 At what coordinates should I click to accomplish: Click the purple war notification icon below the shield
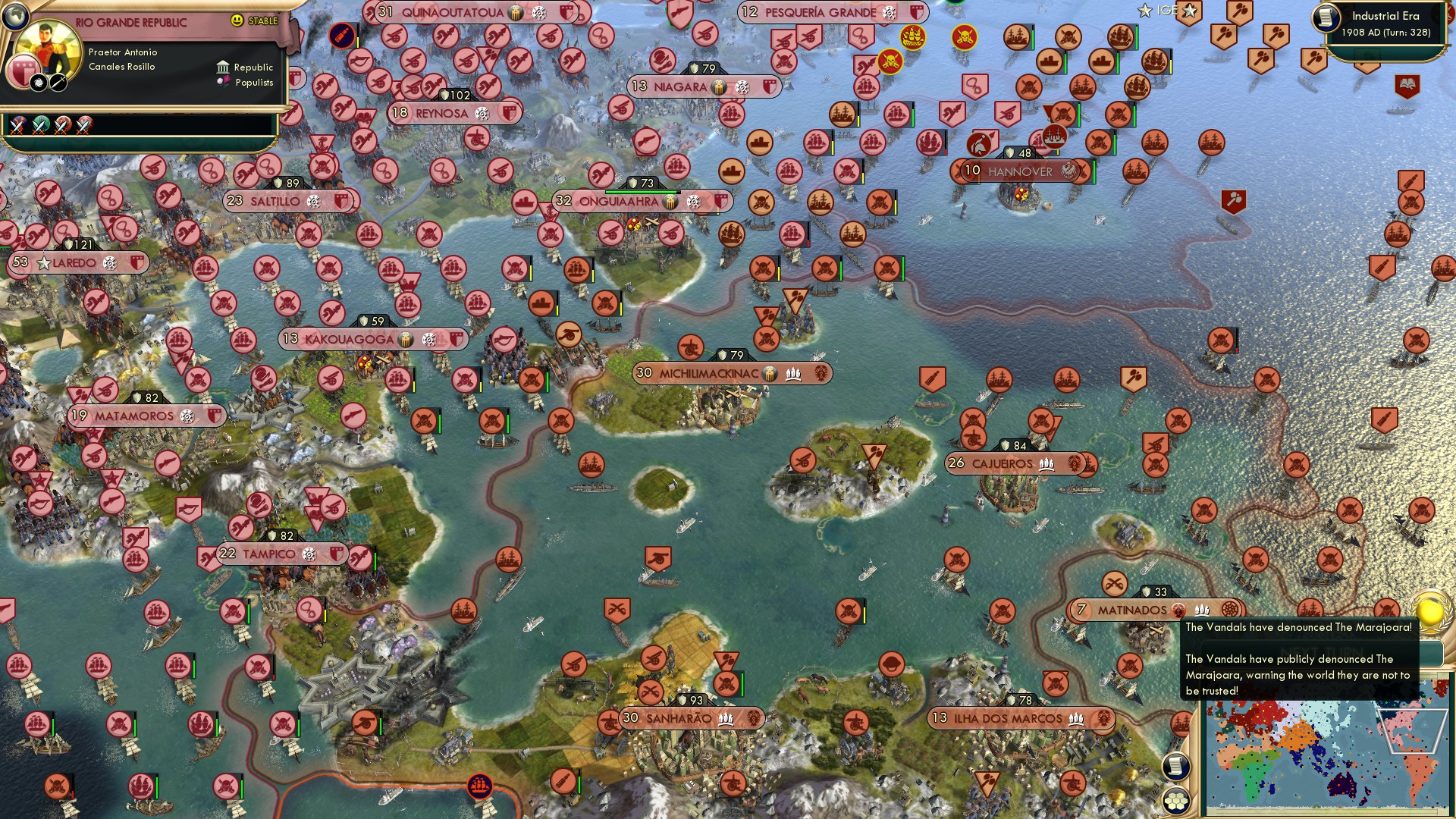click(17, 127)
